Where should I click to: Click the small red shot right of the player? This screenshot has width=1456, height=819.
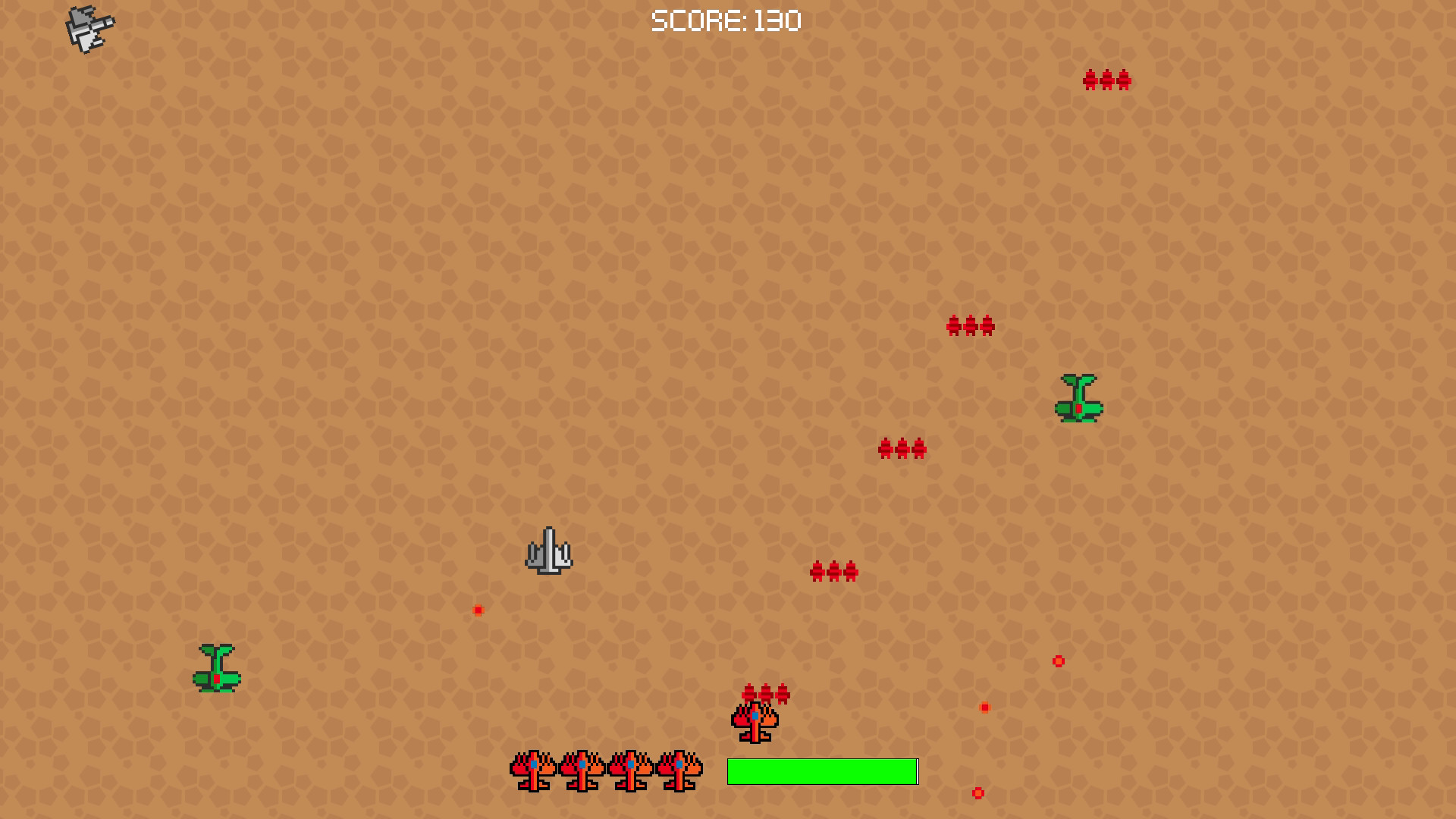coord(984,707)
